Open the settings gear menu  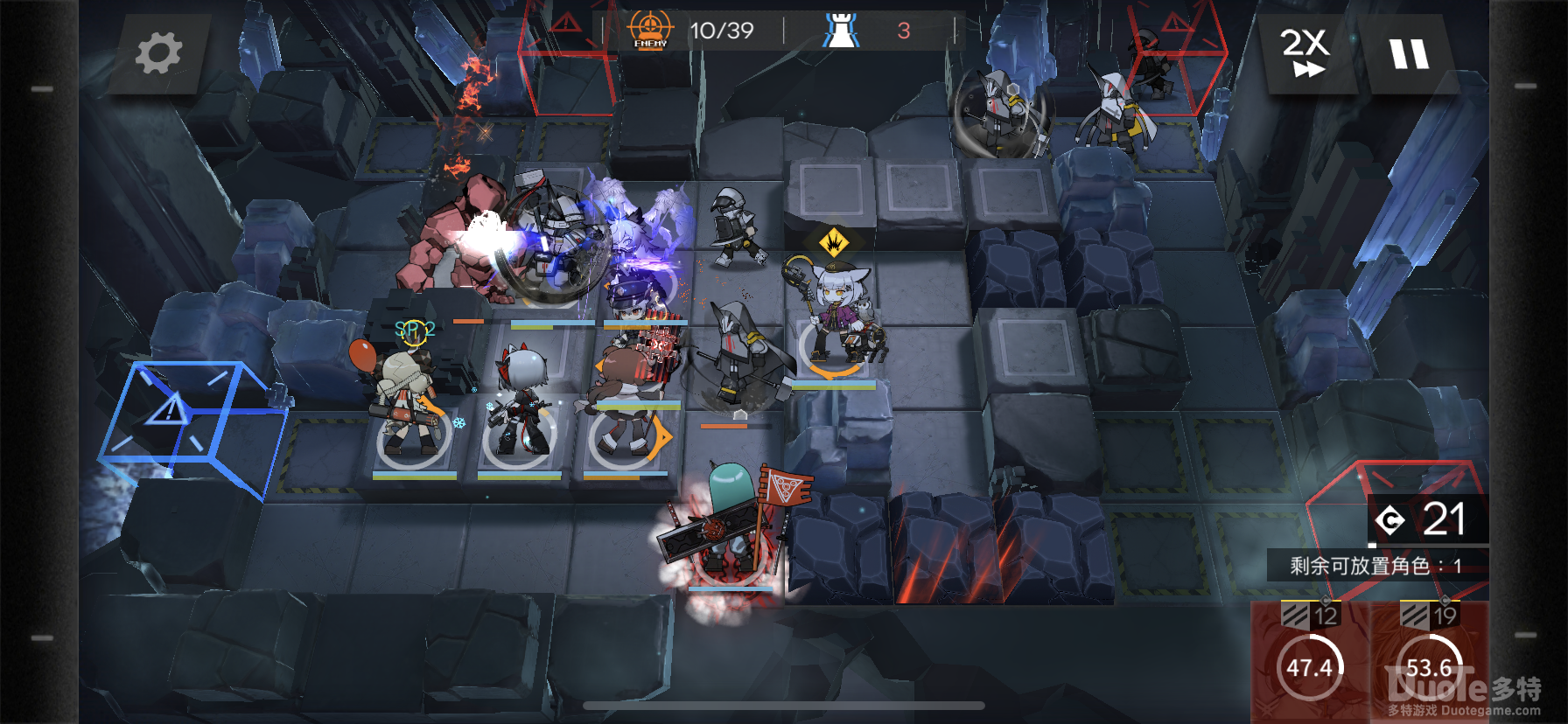pyautogui.click(x=158, y=53)
